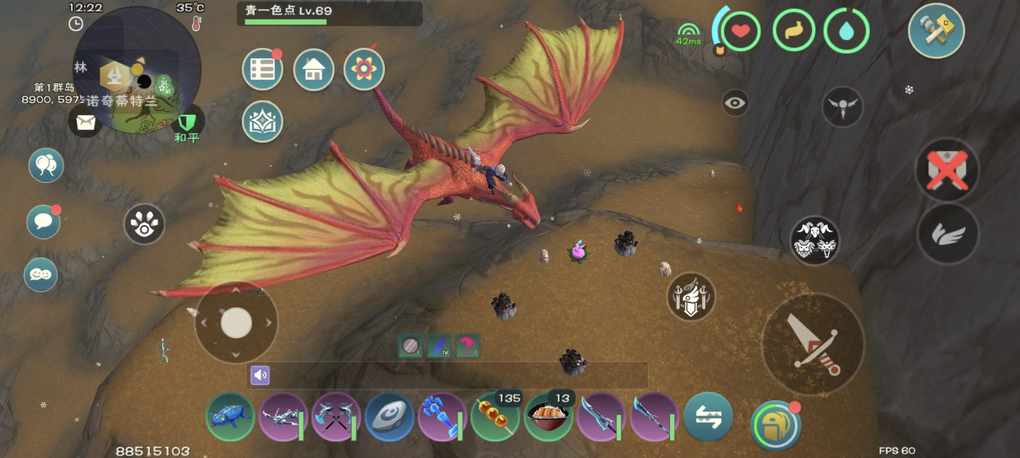This screenshot has height=458, width=1020.
Task: Open the circular minimap
Action: point(137,70)
